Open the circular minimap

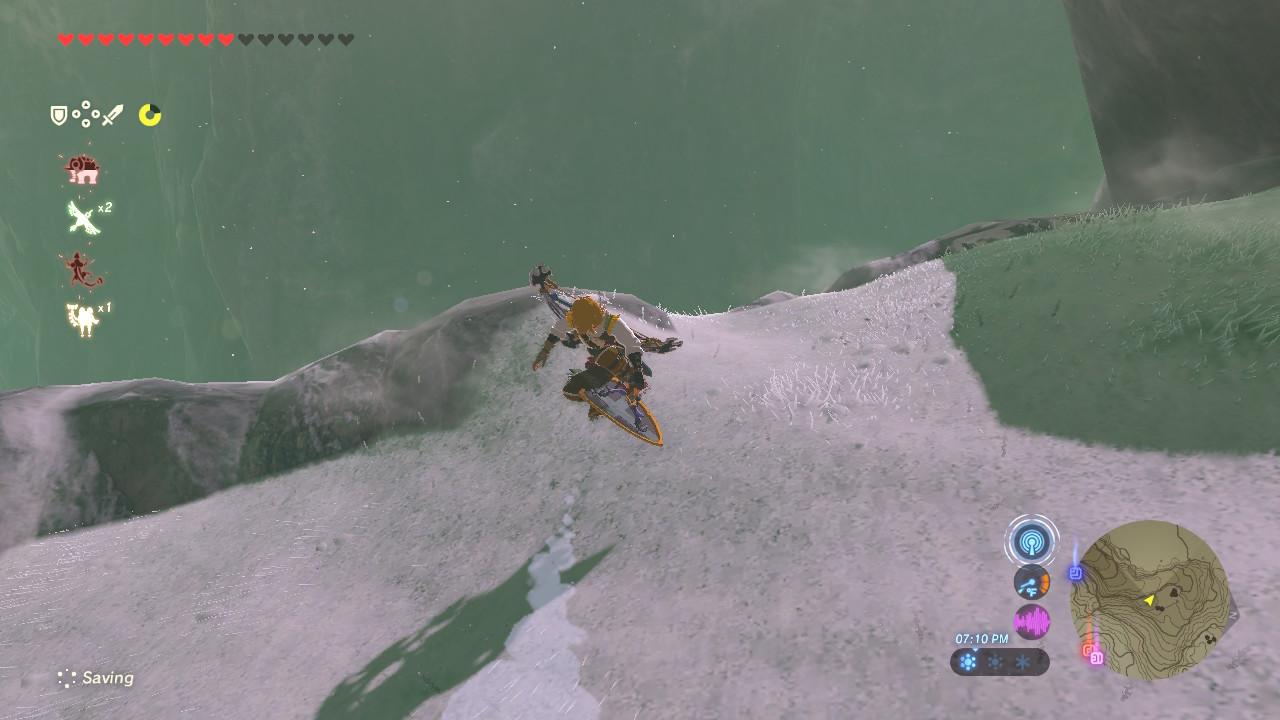(x=1150, y=600)
